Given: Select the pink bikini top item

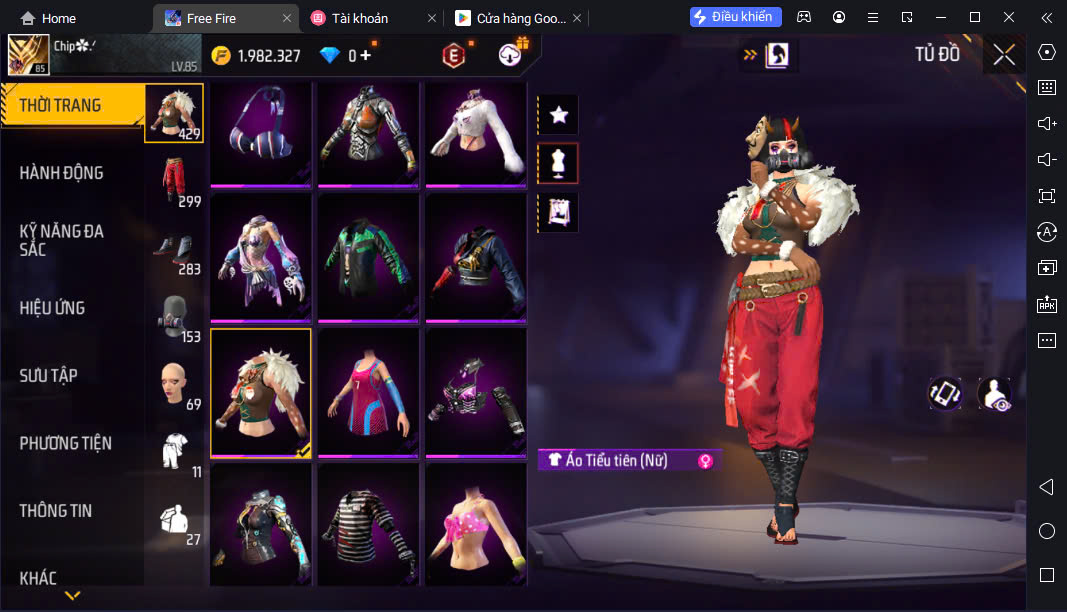Looking at the screenshot, I should [475, 525].
